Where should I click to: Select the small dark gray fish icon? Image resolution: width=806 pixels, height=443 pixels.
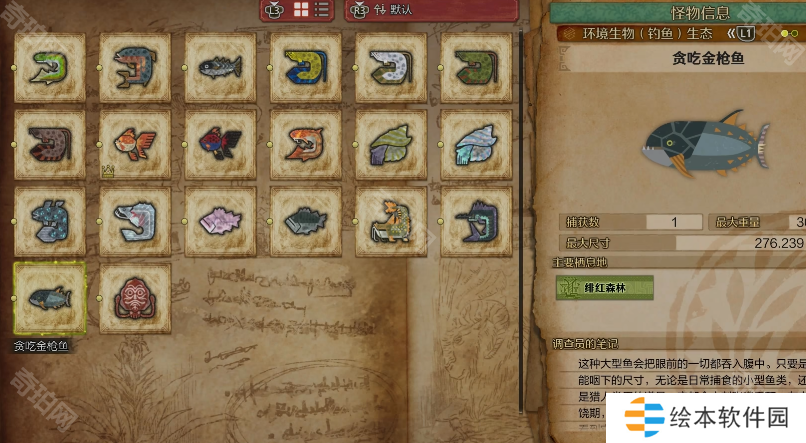(x=220, y=68)
